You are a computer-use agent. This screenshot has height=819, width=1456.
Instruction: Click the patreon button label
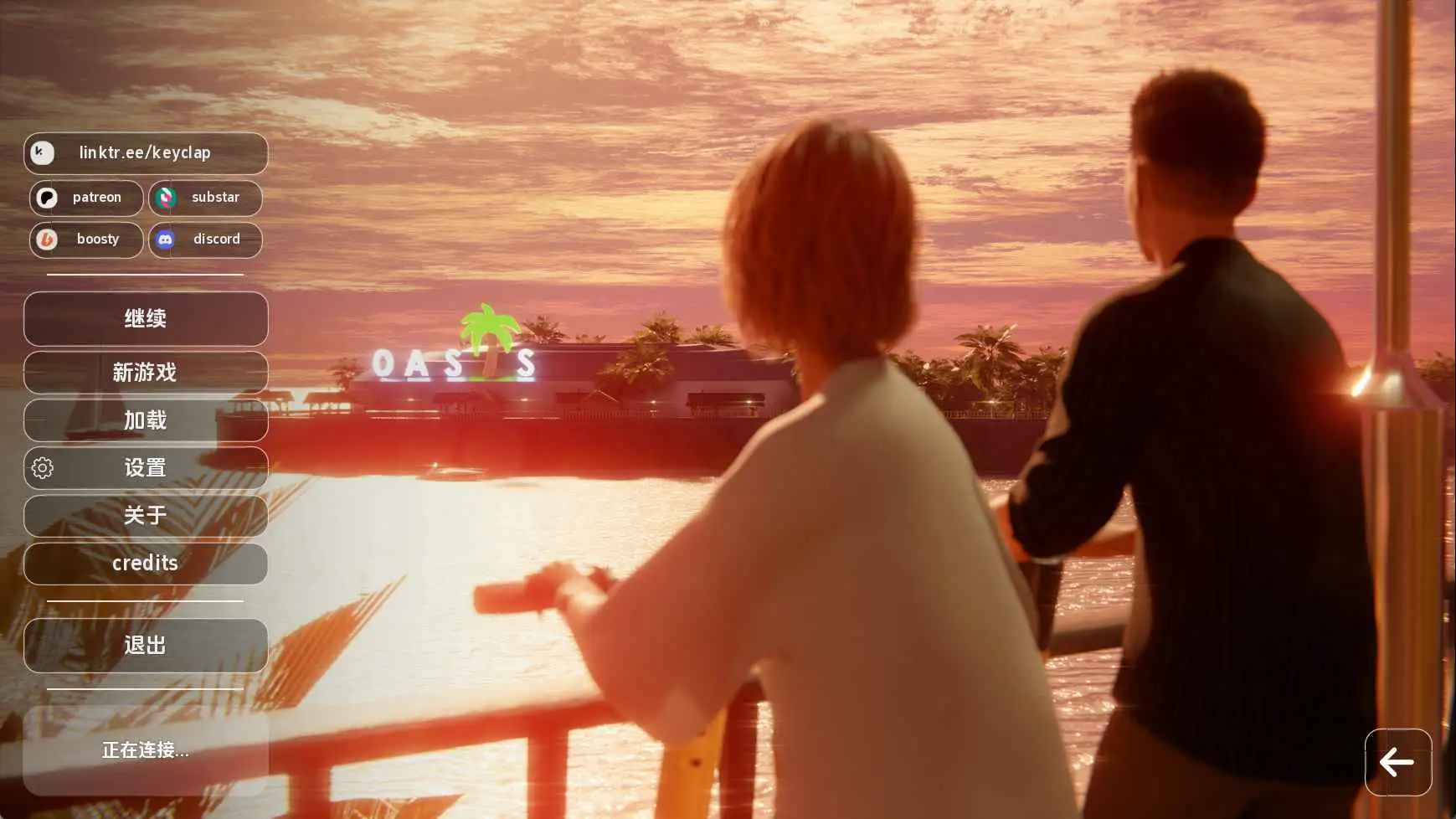(x=96, y=198)
